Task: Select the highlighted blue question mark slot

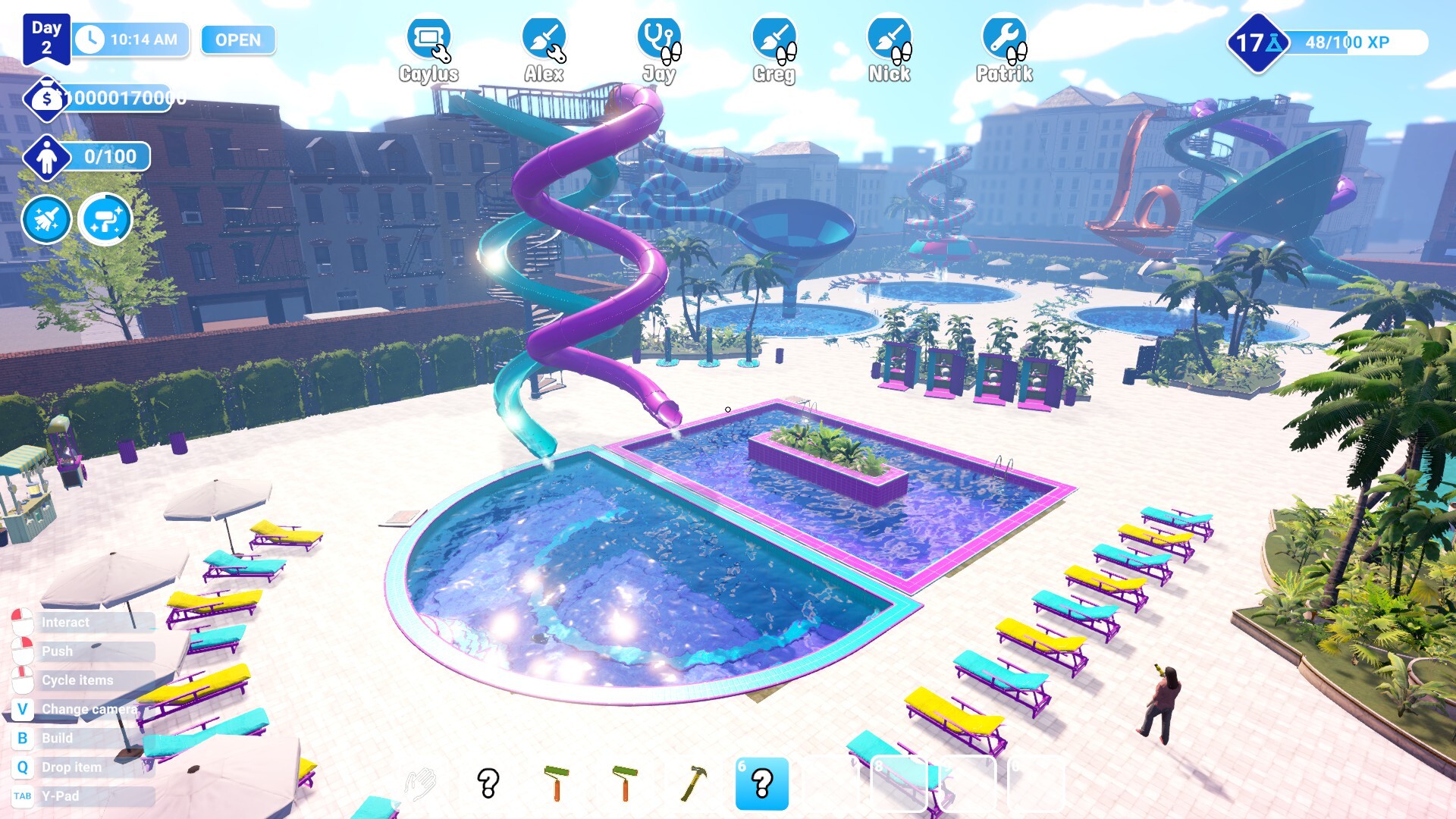Action: [761, 783]
